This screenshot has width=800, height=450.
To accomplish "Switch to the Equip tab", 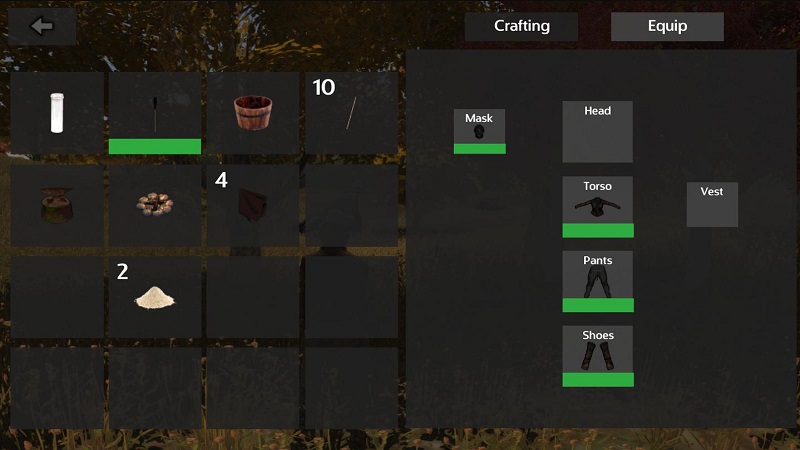I will coord(667,26).
